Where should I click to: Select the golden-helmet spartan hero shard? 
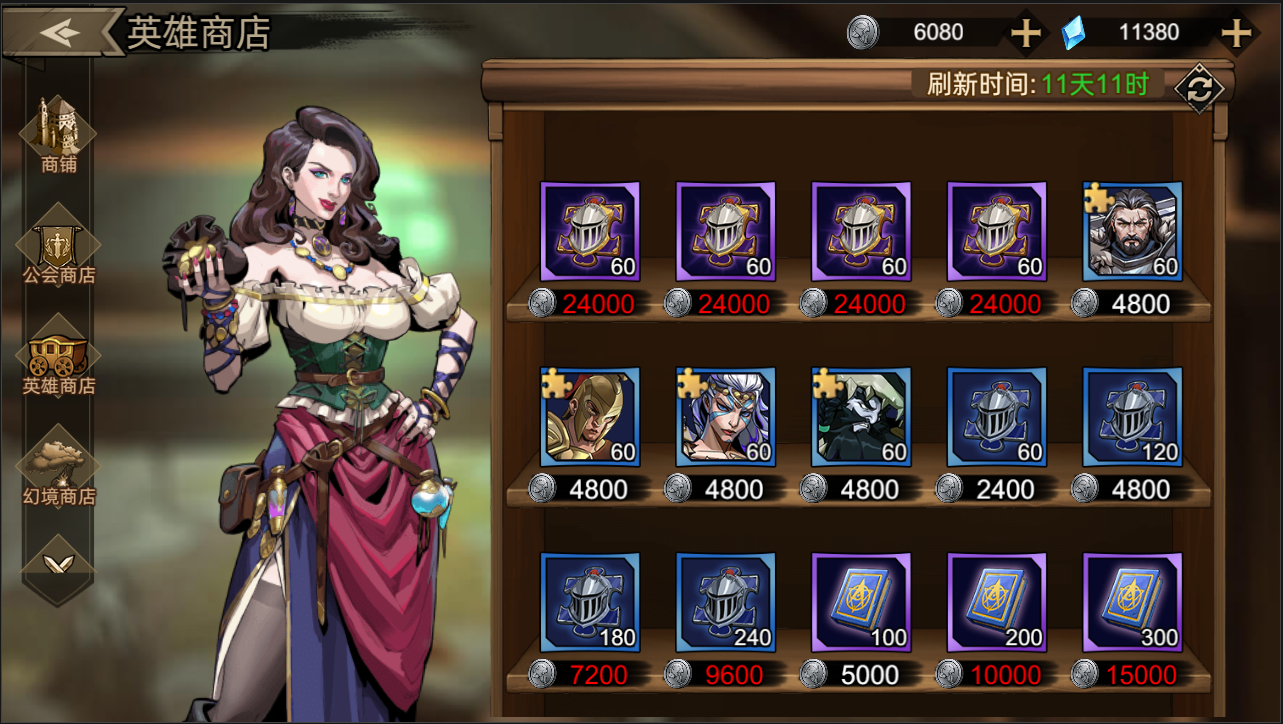[590, 417]
